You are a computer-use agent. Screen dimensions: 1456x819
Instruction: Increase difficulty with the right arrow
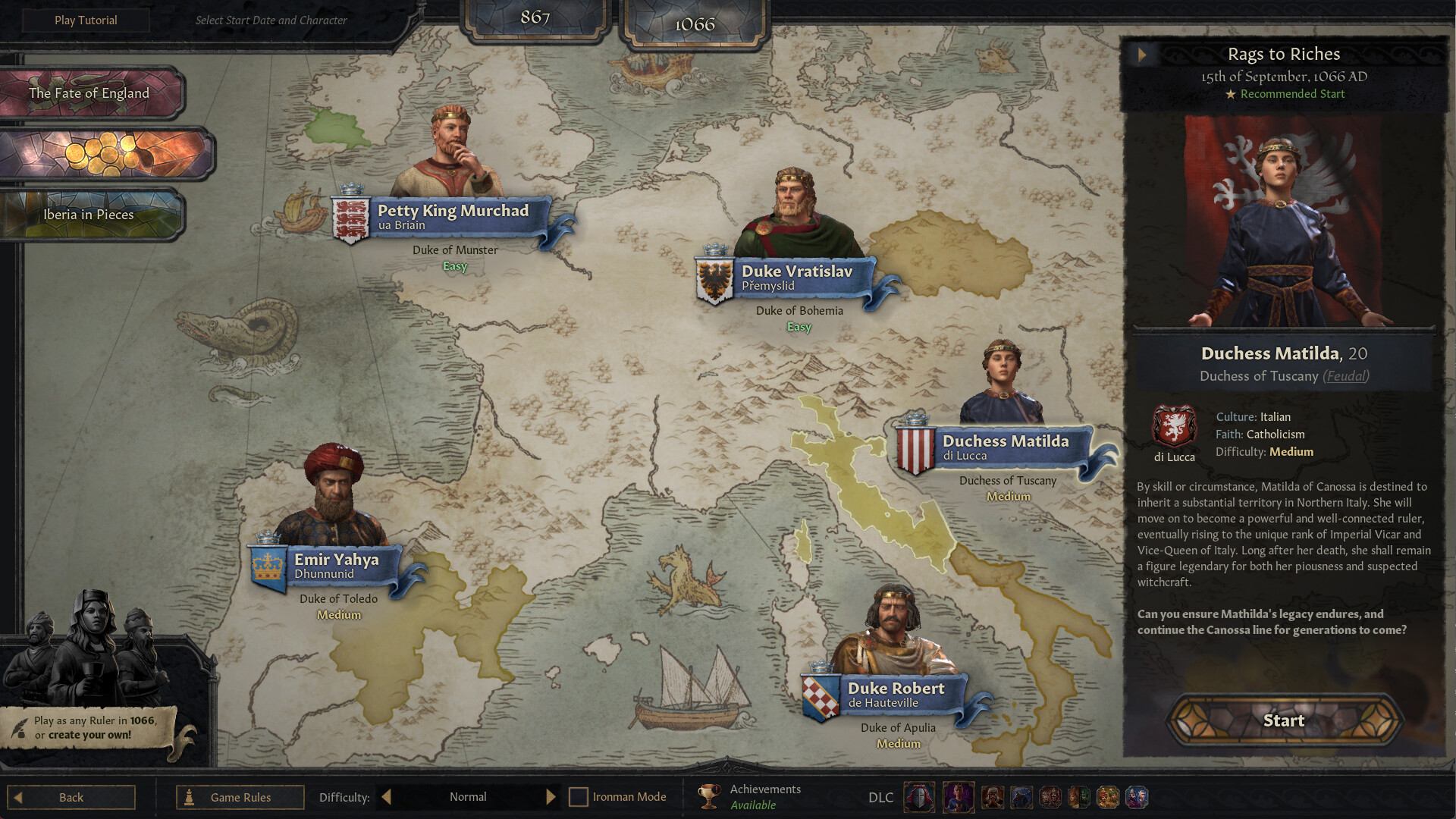coord(551,796)
